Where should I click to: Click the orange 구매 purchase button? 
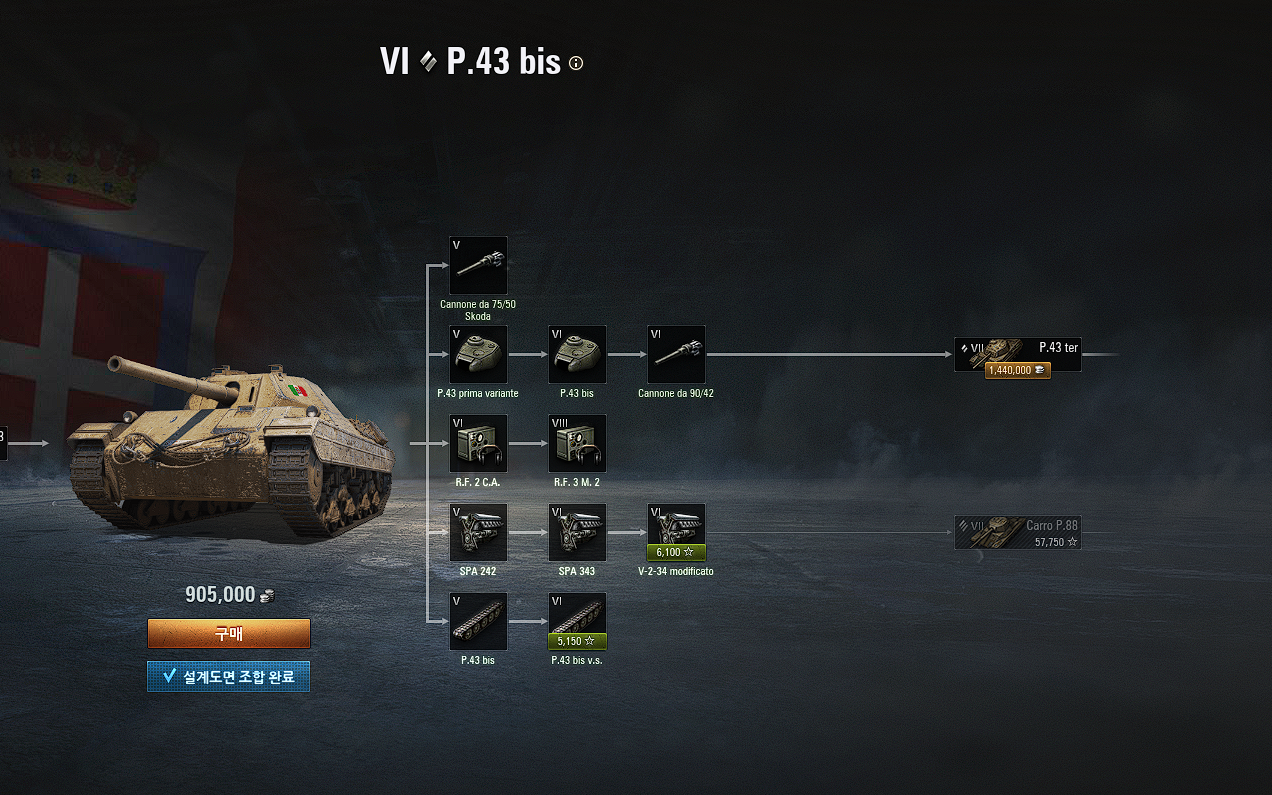point(228,633)
